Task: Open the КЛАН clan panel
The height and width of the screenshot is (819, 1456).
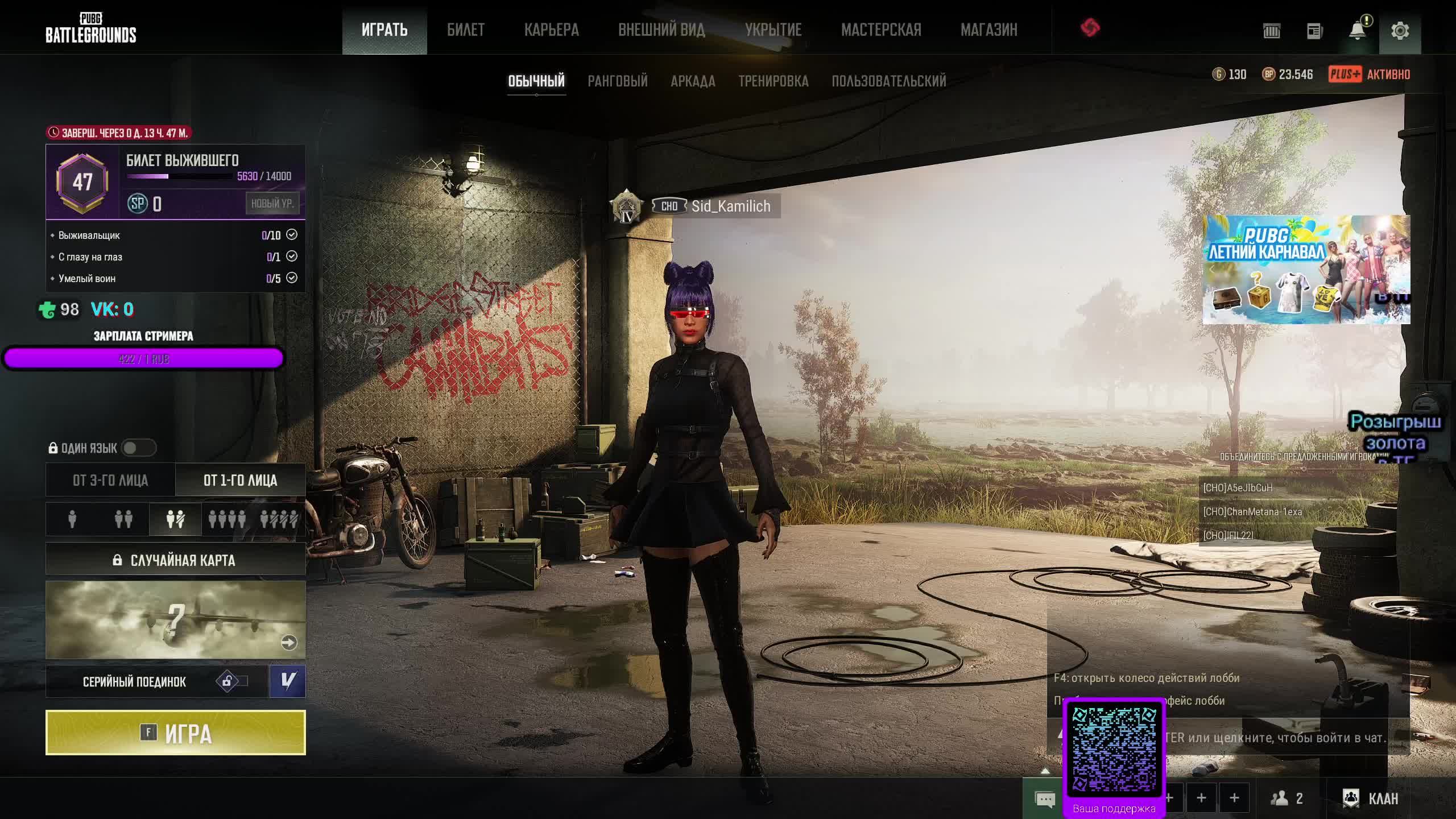Action: (x=1370, y=798)
